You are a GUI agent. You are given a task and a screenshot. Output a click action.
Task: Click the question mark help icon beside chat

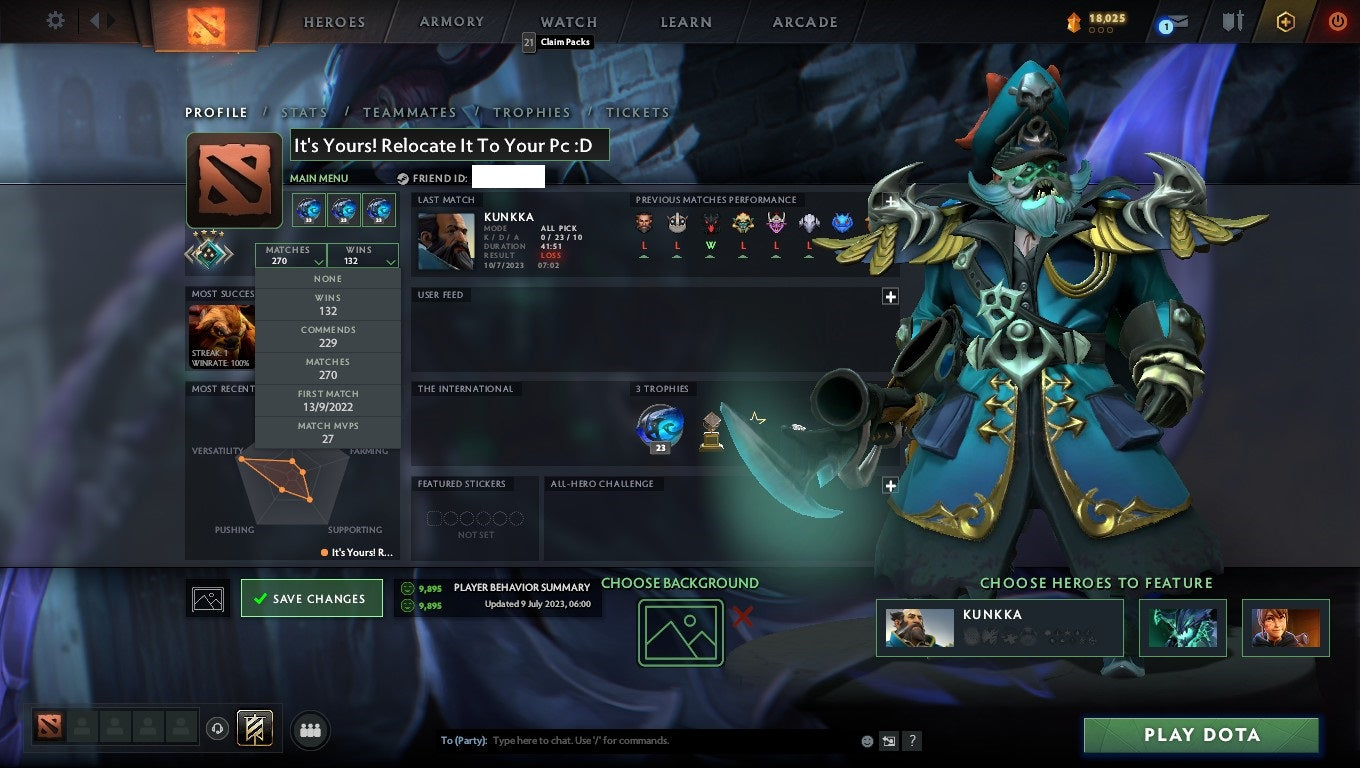pos(911,741)
